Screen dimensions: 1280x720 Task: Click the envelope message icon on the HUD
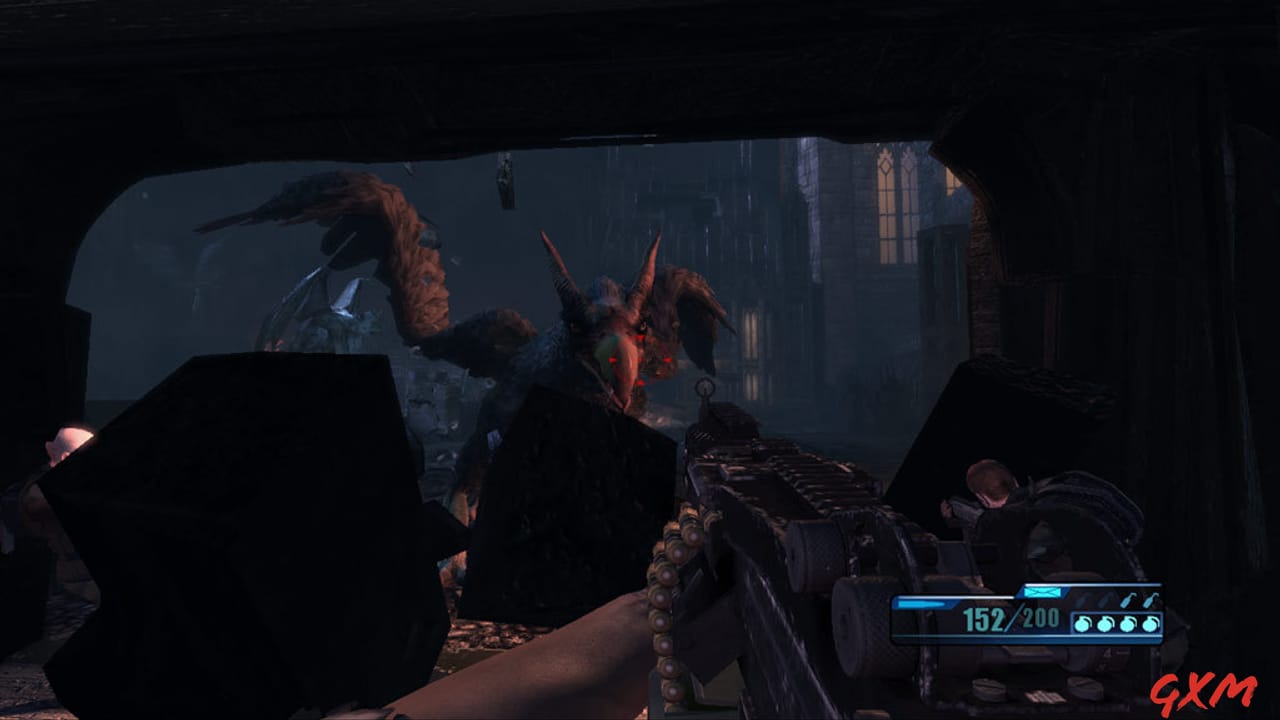pos(1042,592)
